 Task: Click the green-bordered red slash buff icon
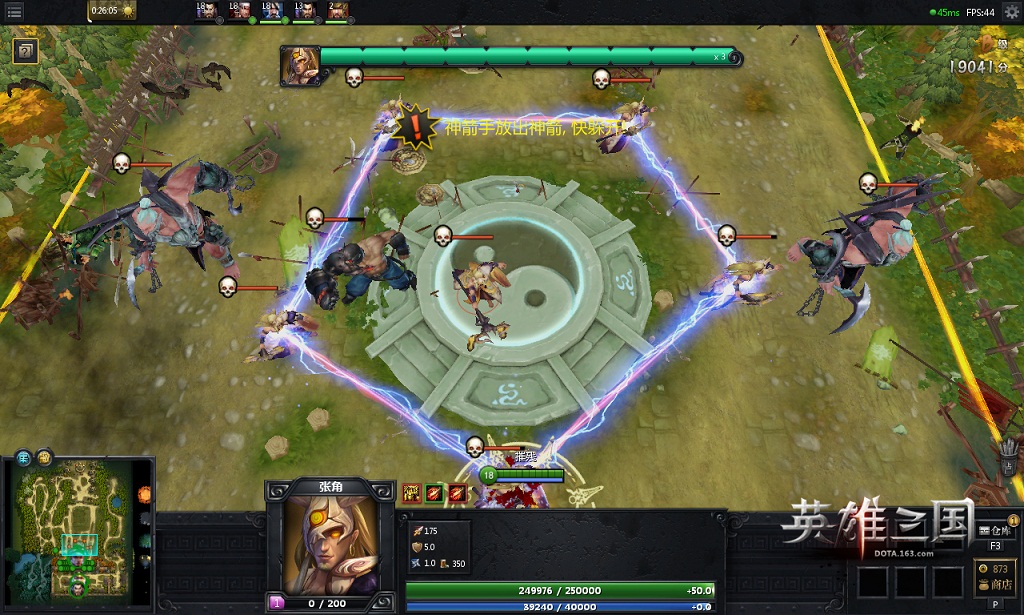pos(435,492)
